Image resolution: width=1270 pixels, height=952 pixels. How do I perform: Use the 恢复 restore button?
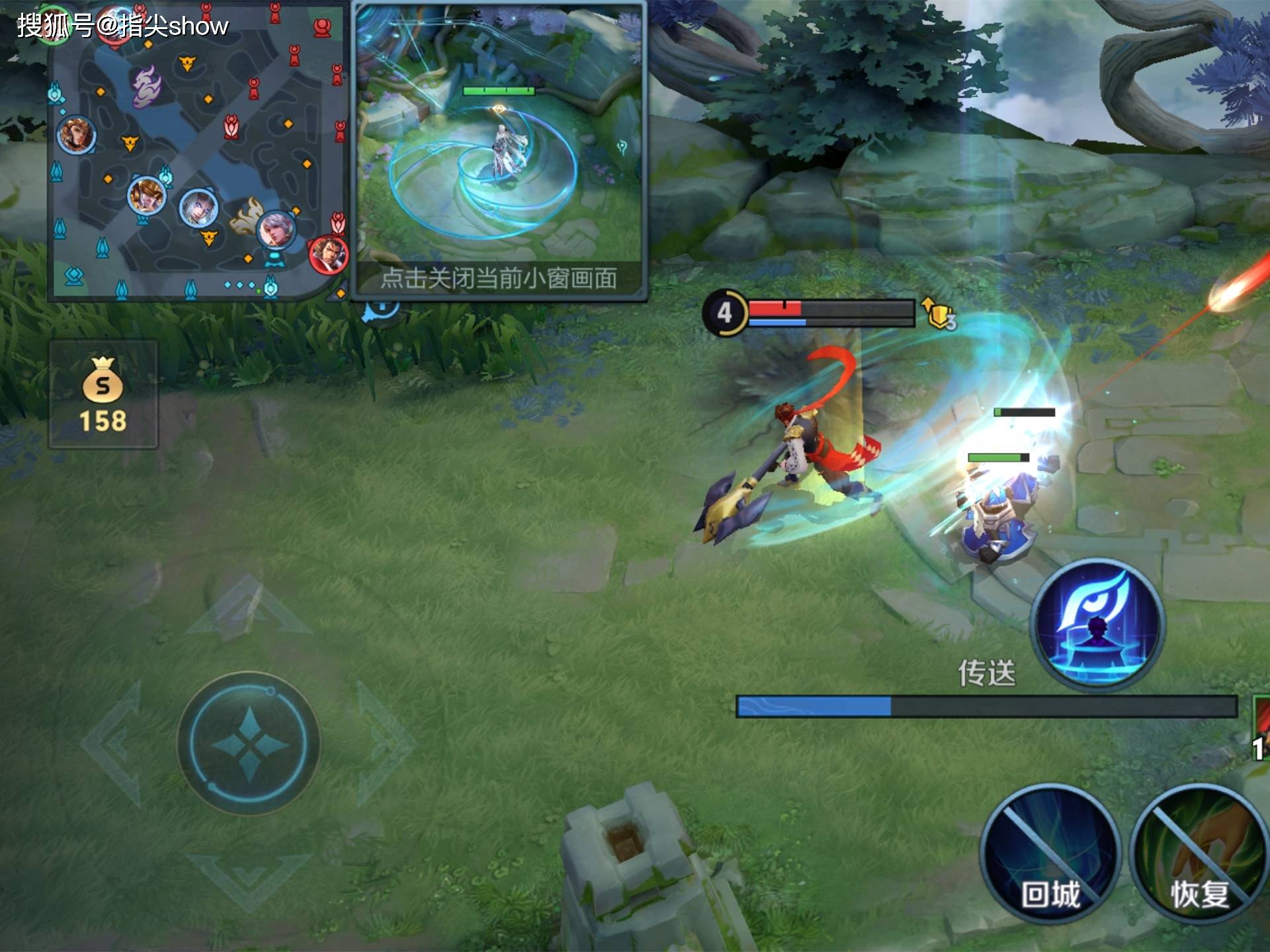pos(1199,853)
